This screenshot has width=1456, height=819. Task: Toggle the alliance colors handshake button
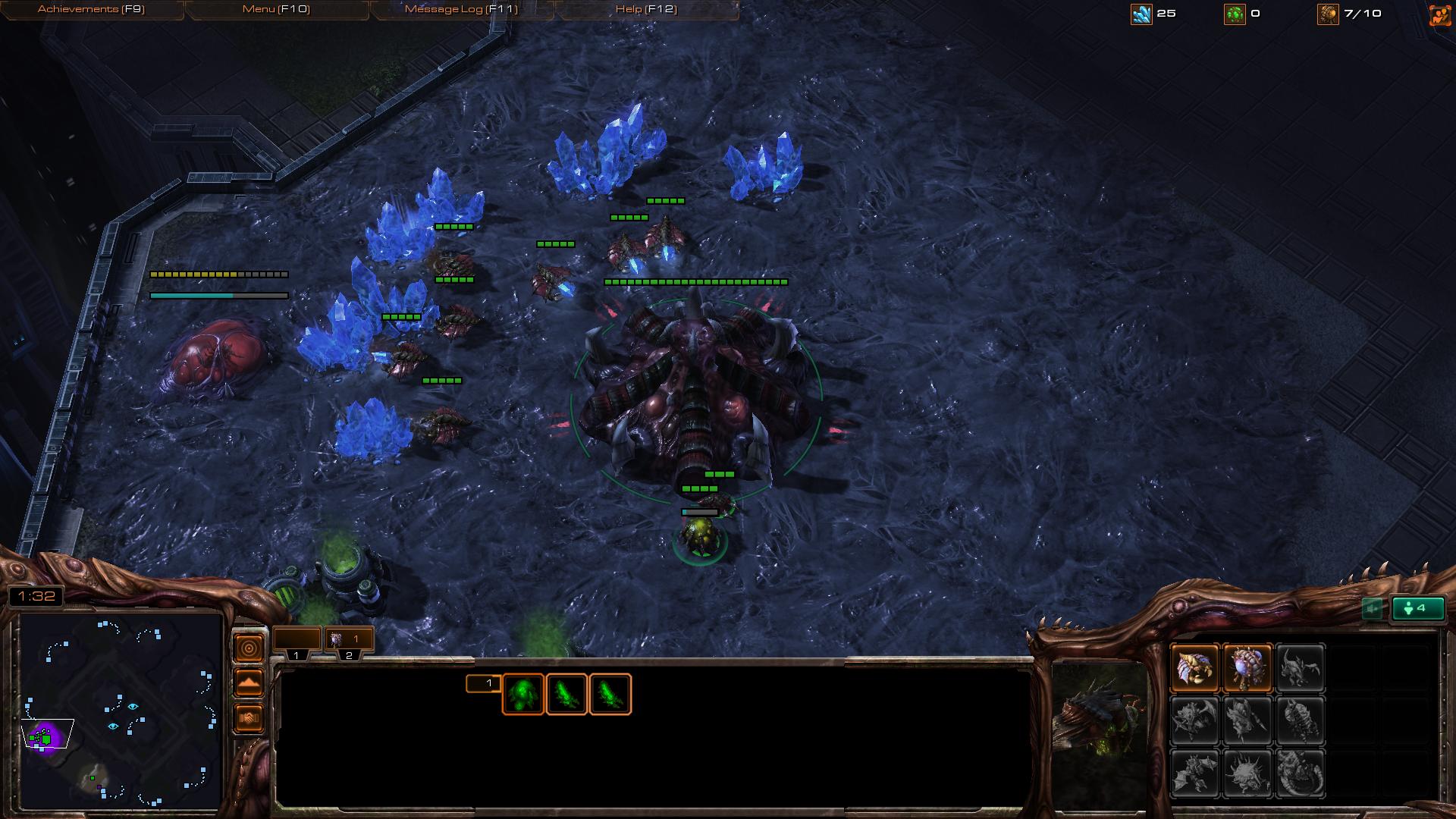click(x=249, y=717)
